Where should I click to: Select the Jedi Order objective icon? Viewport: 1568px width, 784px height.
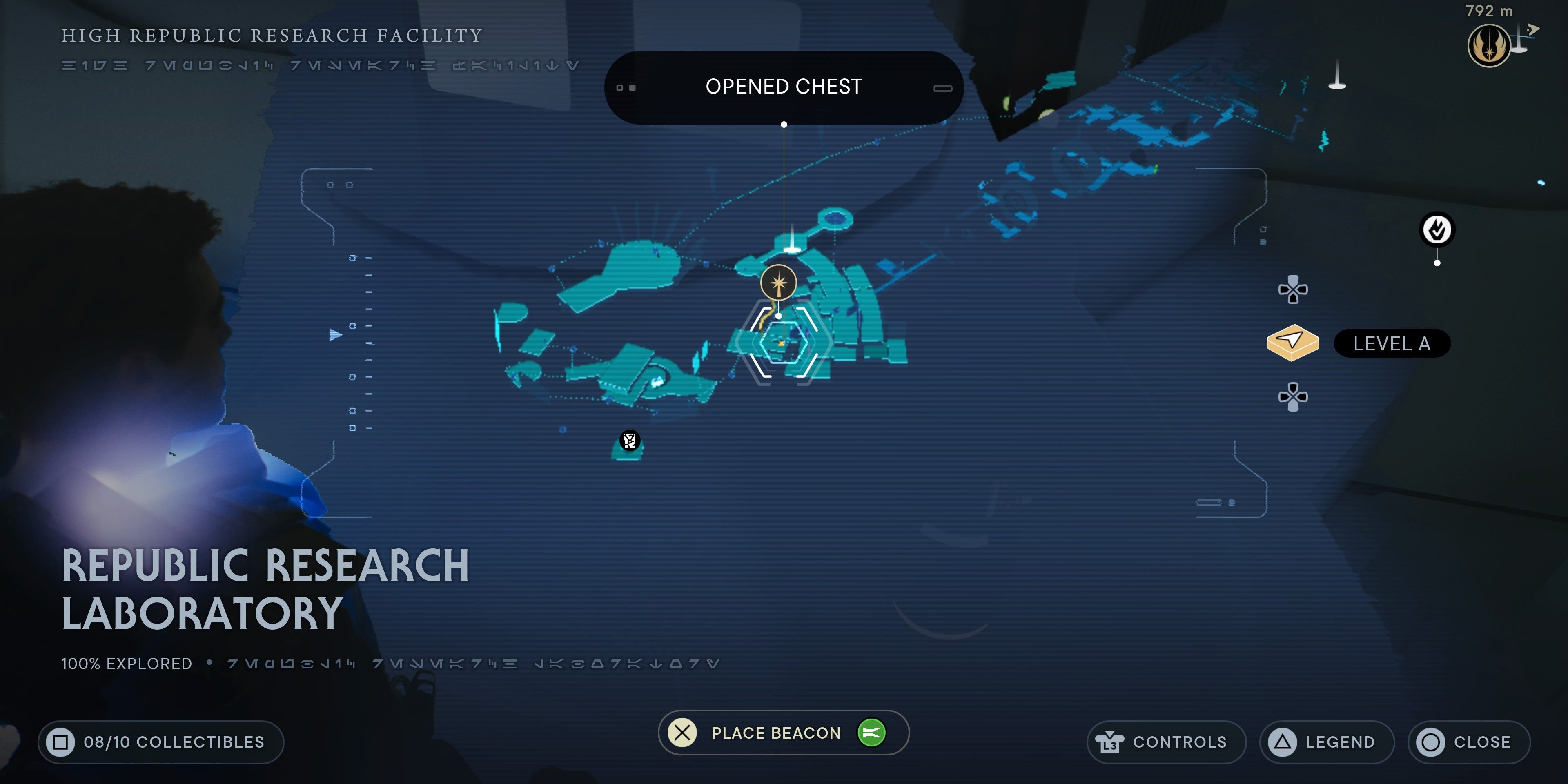click(x=1488, y=46)
